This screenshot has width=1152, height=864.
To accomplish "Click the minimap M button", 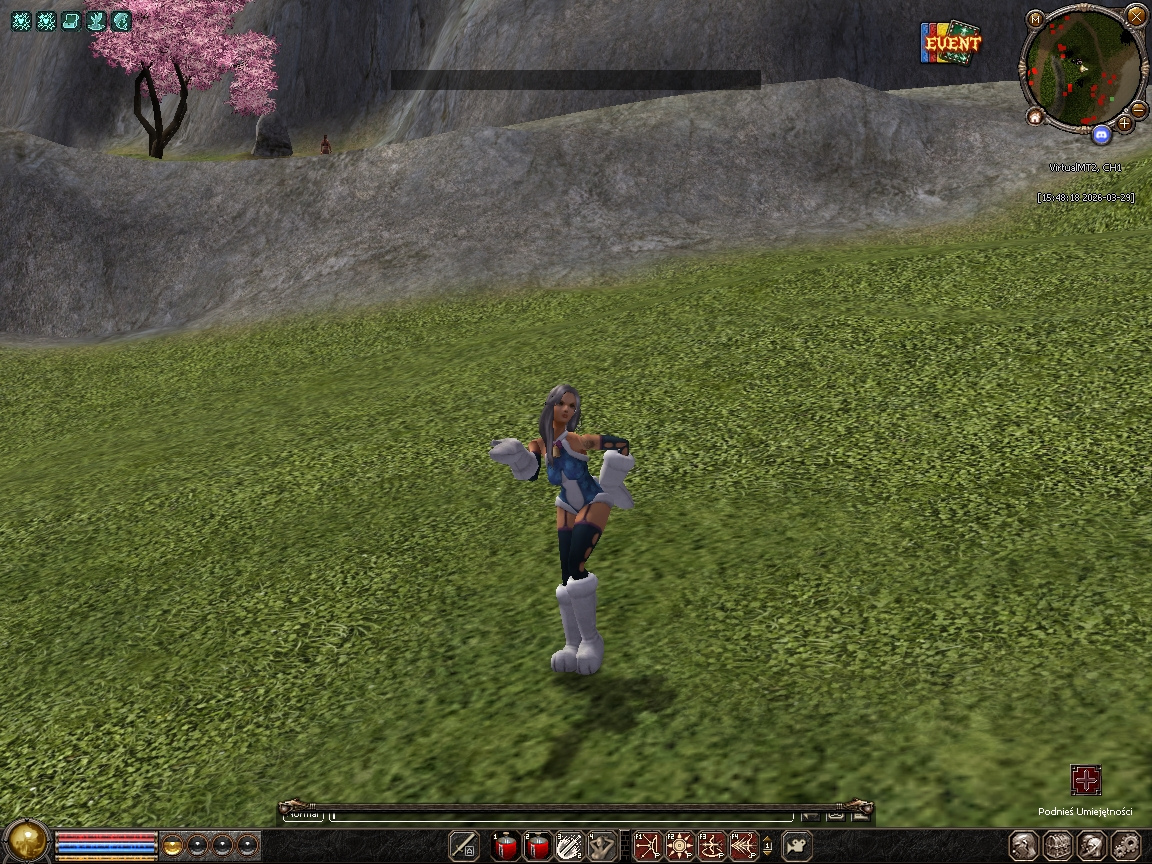I will pyautogui.click(x=1035, y=19).
